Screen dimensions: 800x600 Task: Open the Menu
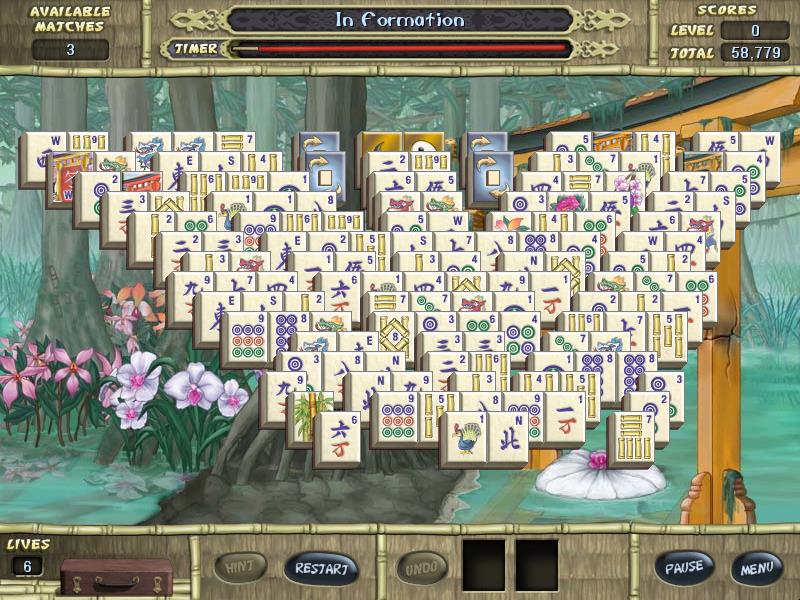[x=755, y=567]
